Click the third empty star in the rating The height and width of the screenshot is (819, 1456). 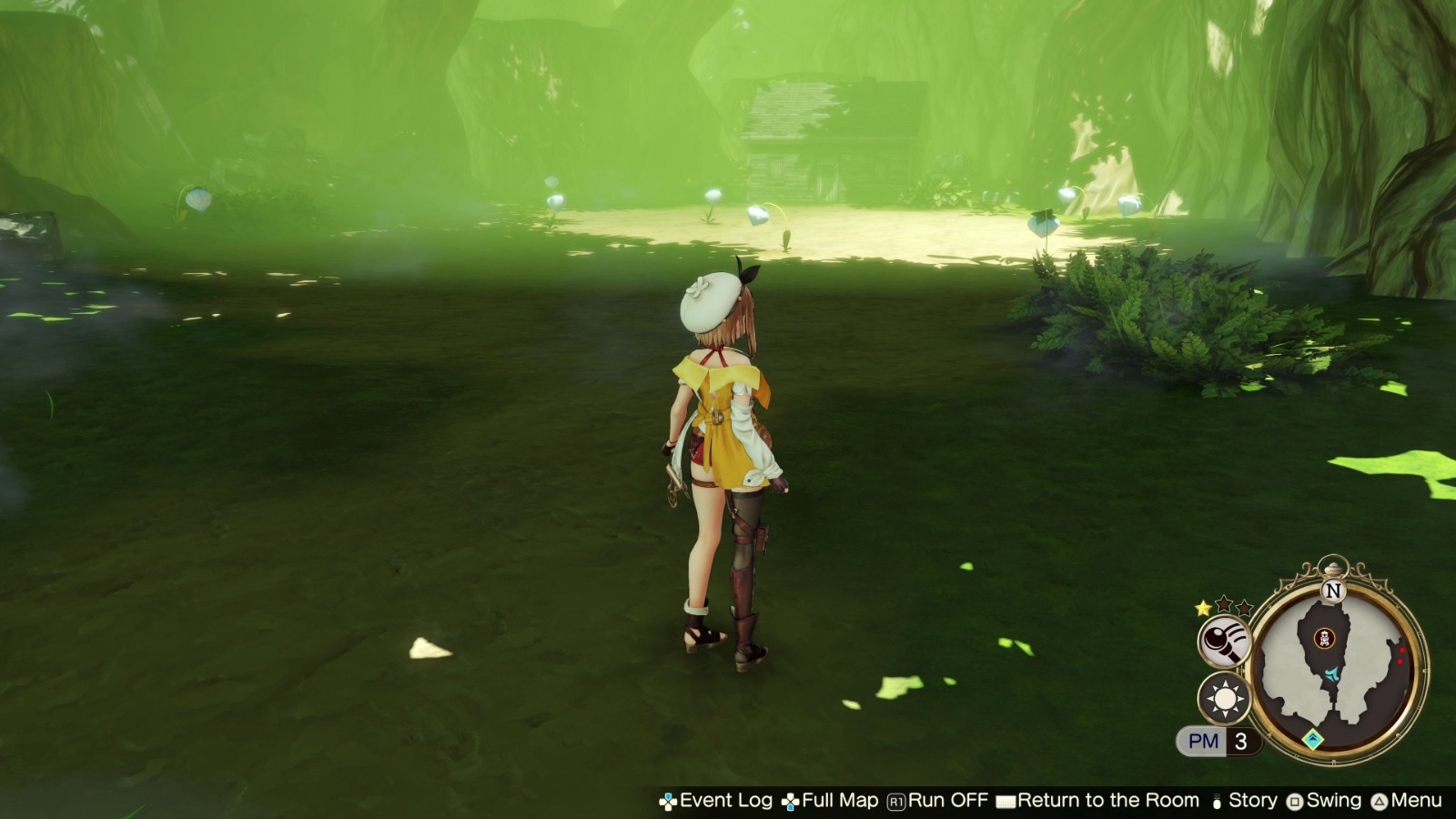[1245, 608]
